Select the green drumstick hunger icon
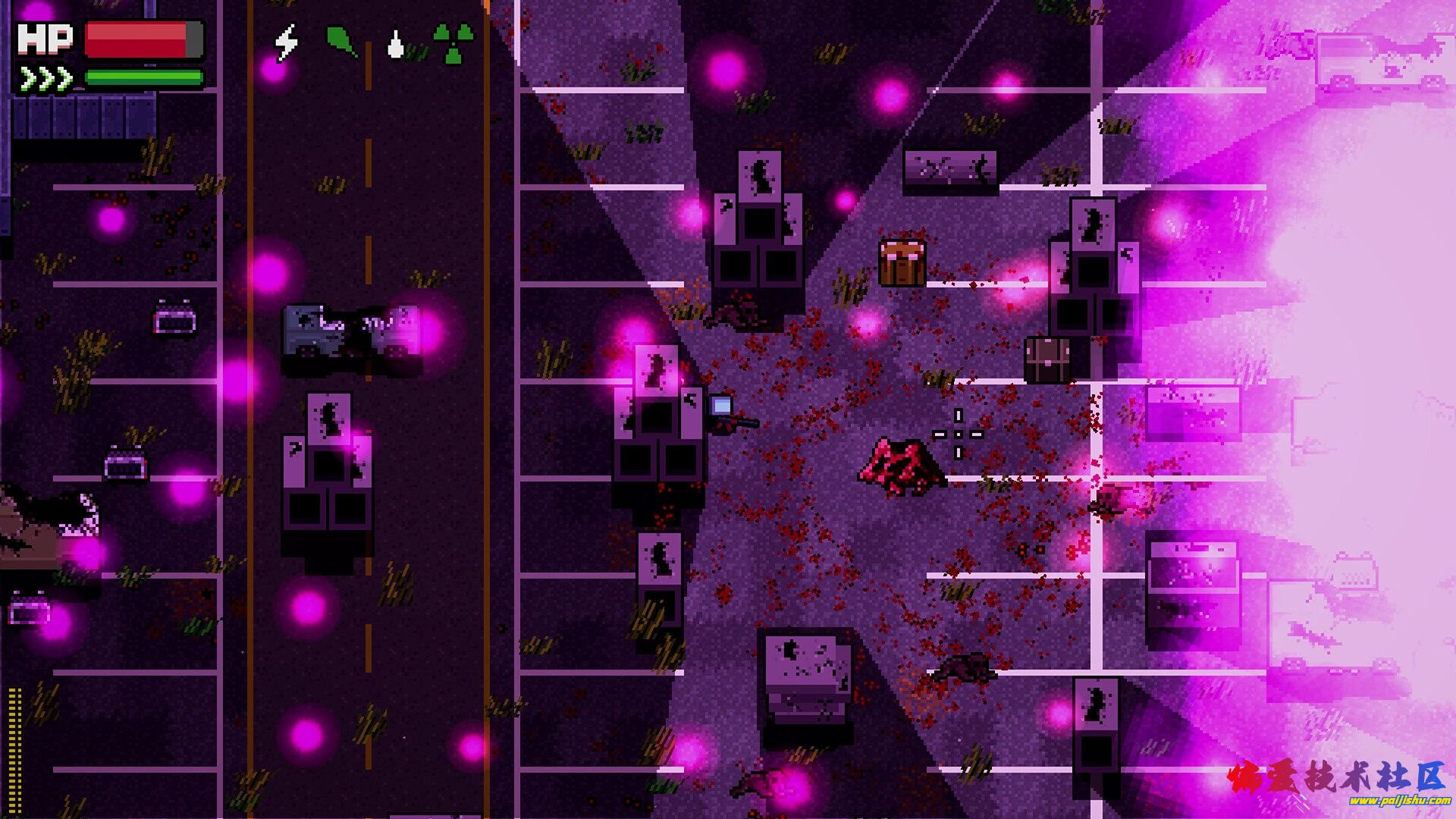 click(341, 42)
